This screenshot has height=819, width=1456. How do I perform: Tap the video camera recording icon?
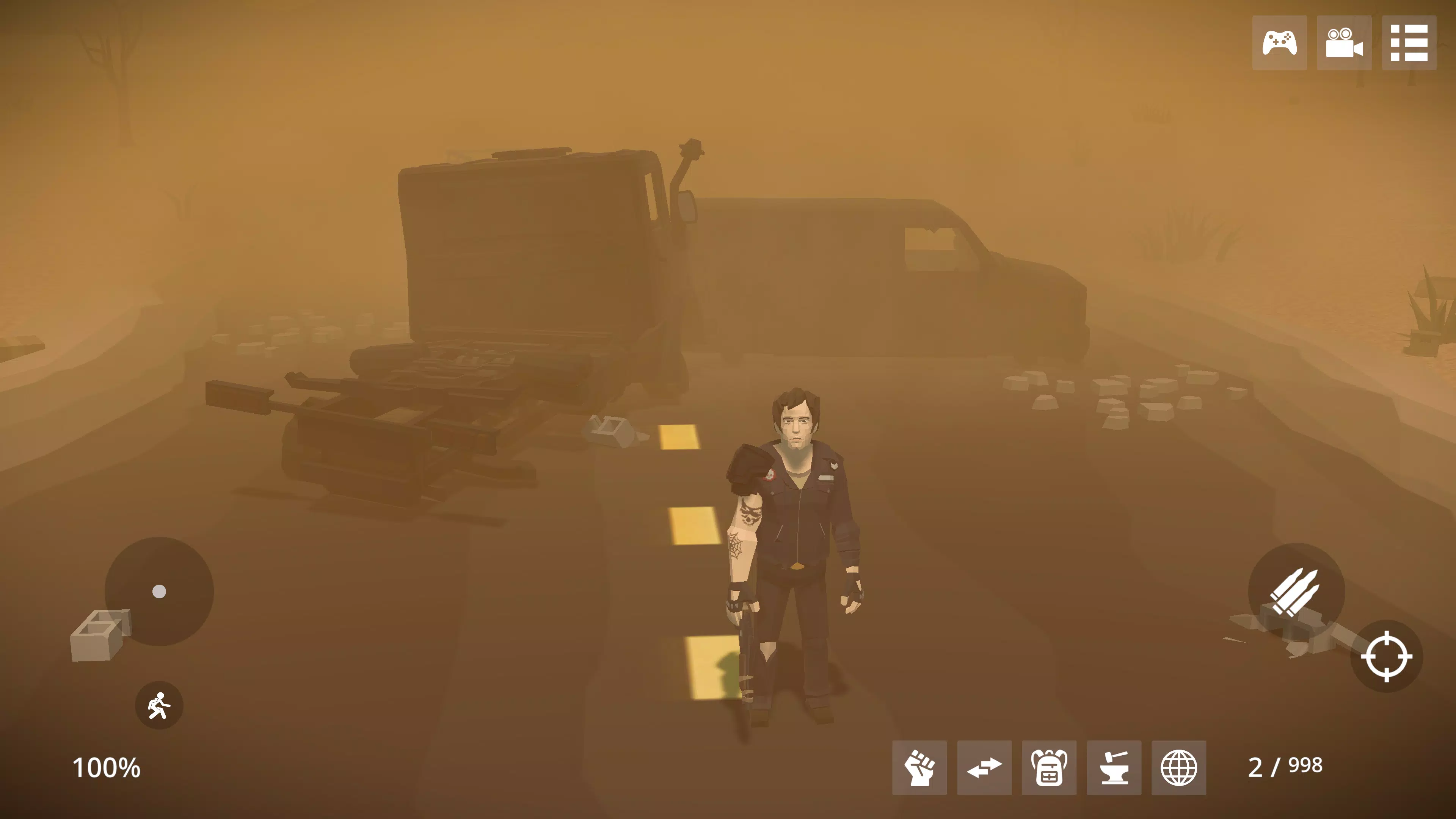tap(1345, 44)
